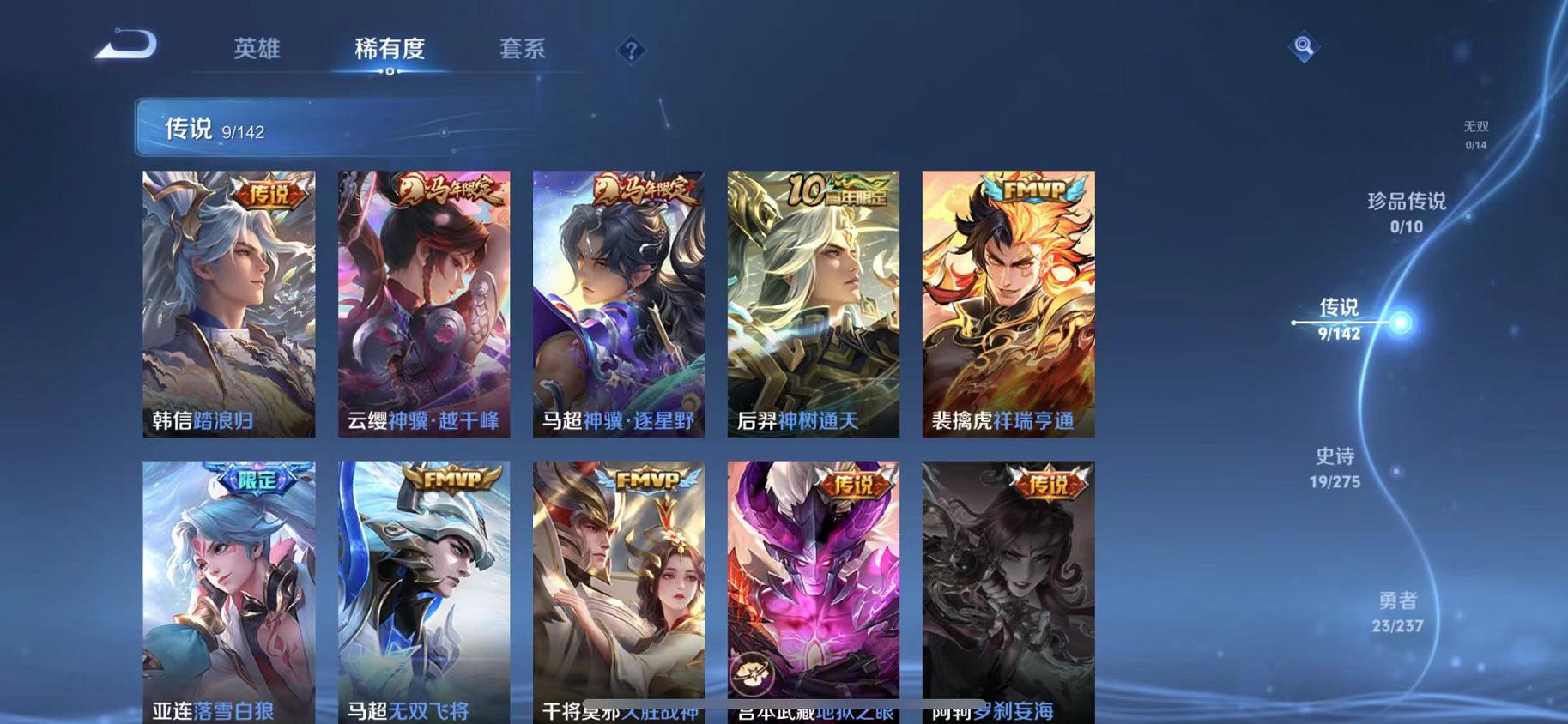
Task: Jump to the 无双 category on the right
Action: click(1476, 126)
